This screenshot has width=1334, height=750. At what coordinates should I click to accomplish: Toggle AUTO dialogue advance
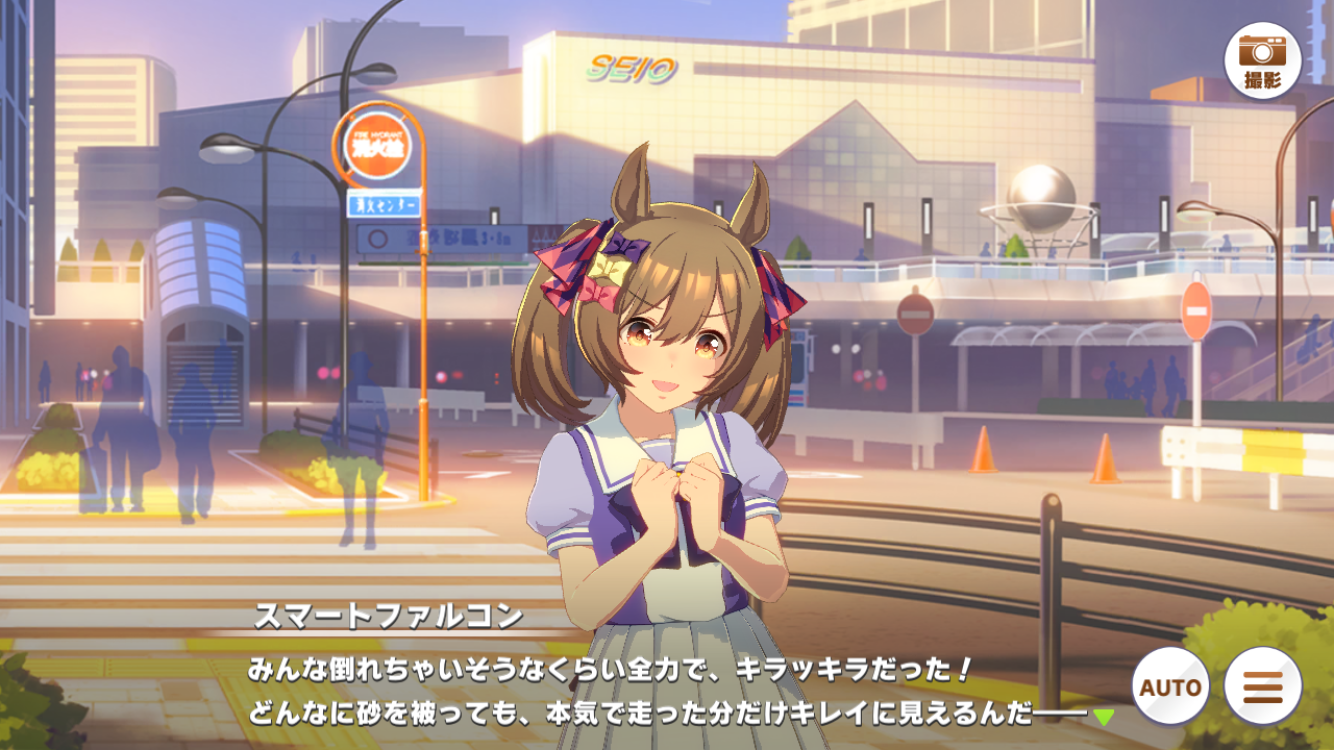click(1170, 687)
